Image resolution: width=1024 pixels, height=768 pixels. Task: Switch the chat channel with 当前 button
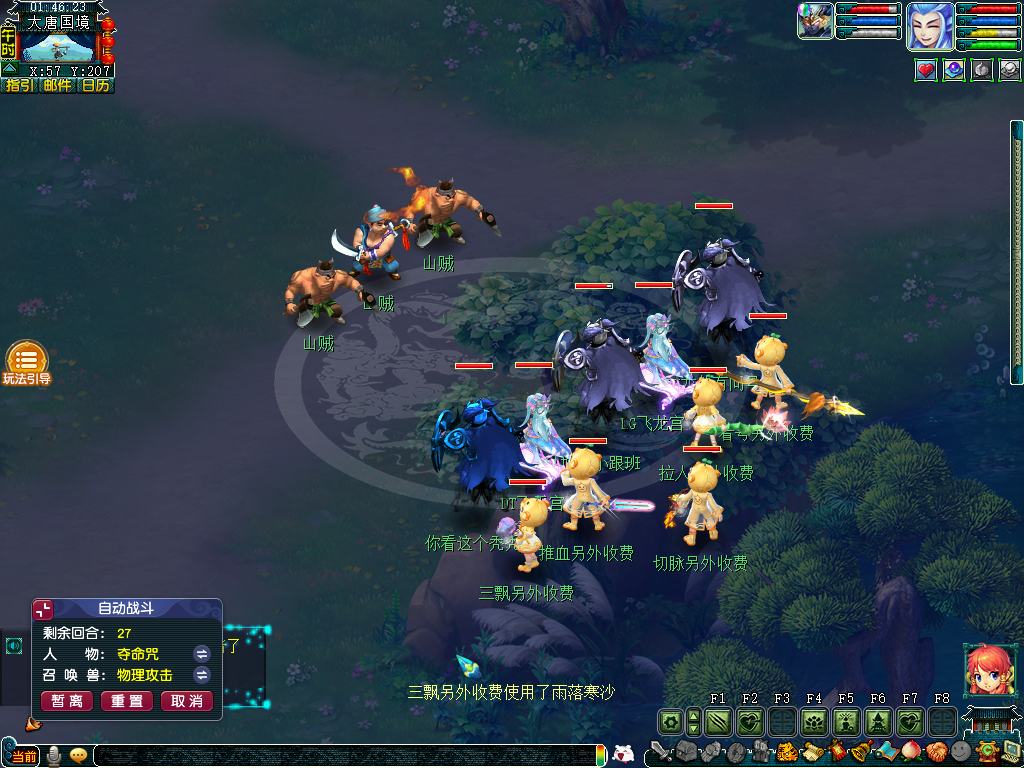[24, 757]
